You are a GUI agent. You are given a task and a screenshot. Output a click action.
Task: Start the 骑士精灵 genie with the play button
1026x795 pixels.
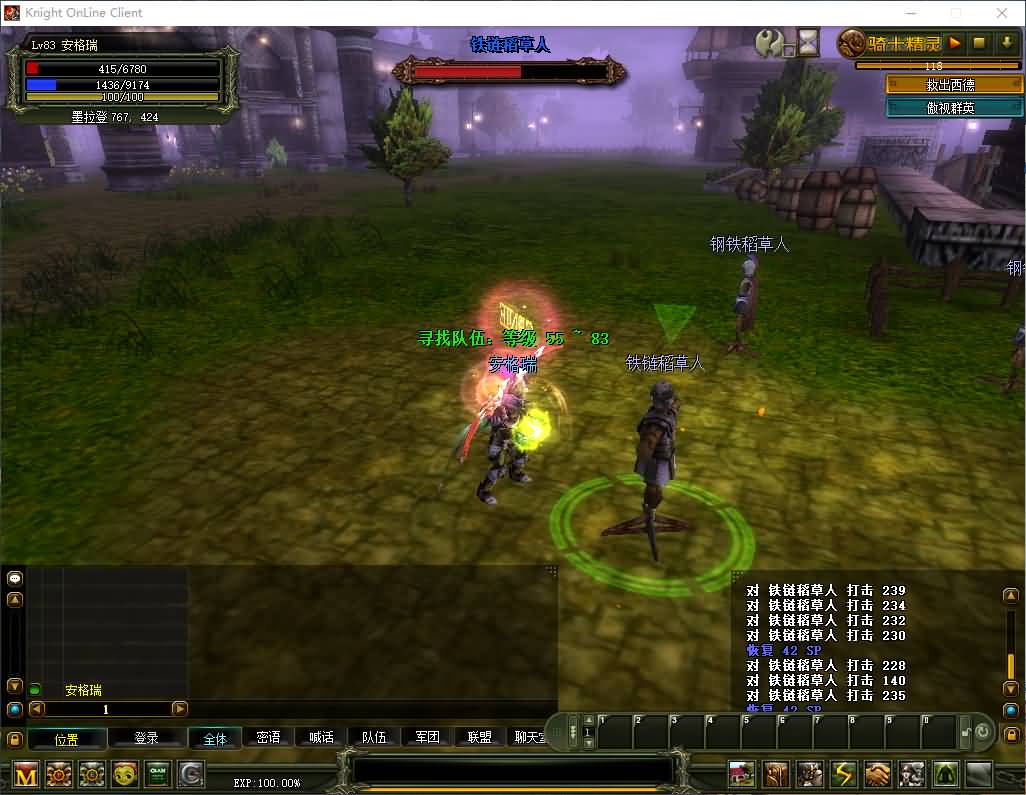pyautogui.click(x=955, y=43)
